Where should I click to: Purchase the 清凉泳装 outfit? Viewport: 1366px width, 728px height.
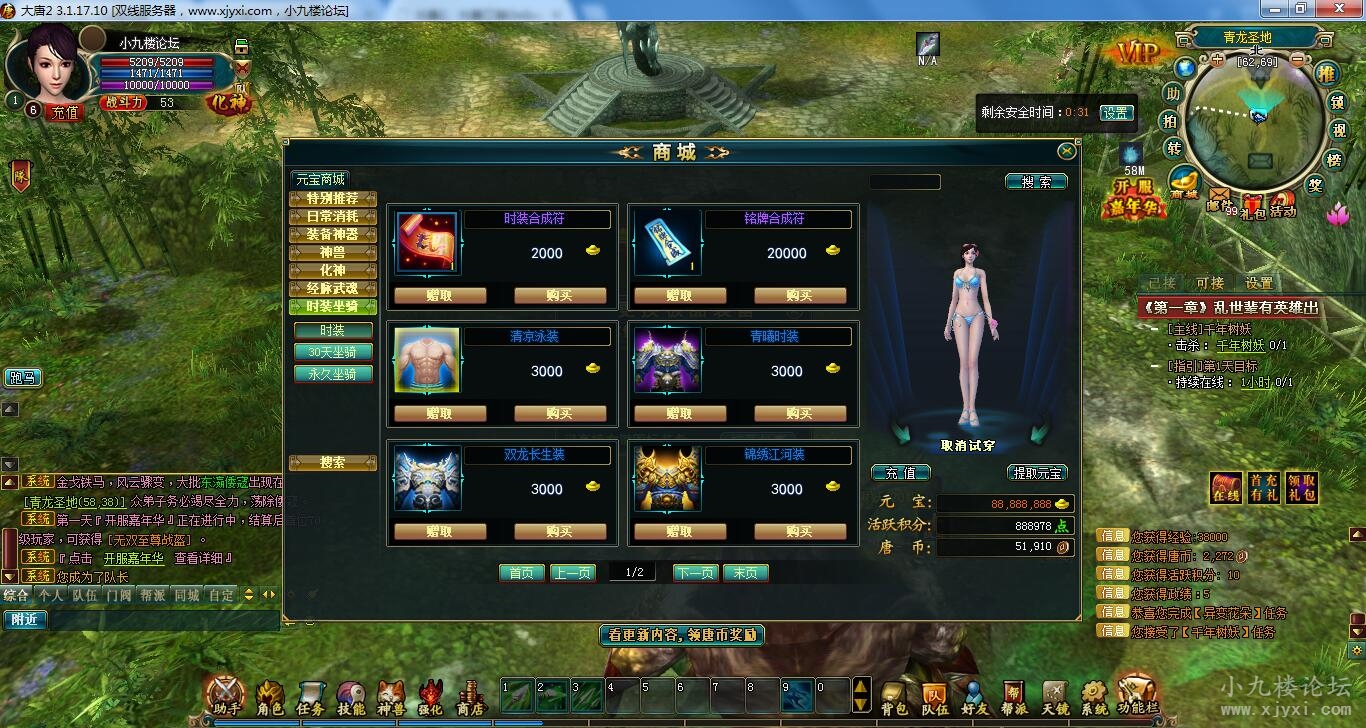tap(560, 414)
